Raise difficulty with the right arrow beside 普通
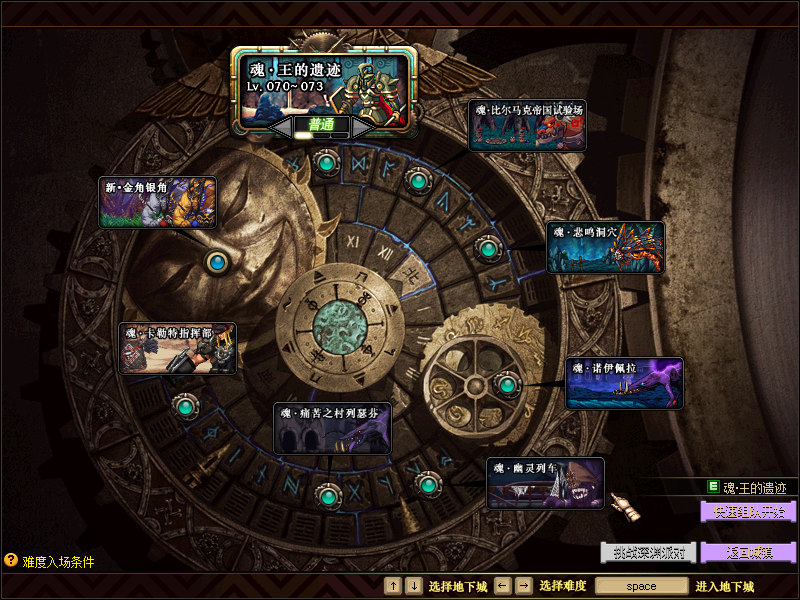The image size is (800, 600). [361, 127]
